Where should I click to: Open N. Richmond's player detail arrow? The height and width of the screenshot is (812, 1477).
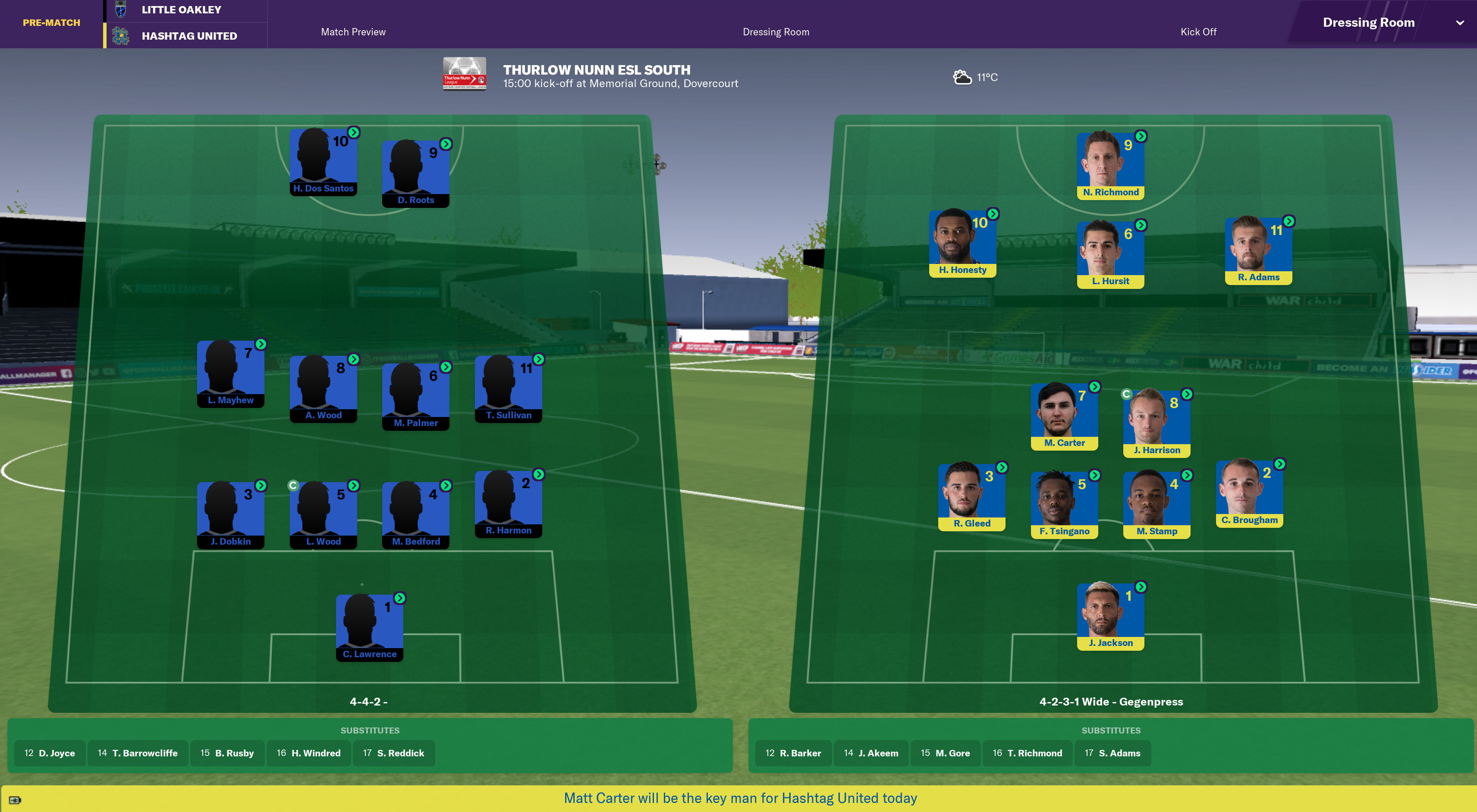pos(1141,136)
